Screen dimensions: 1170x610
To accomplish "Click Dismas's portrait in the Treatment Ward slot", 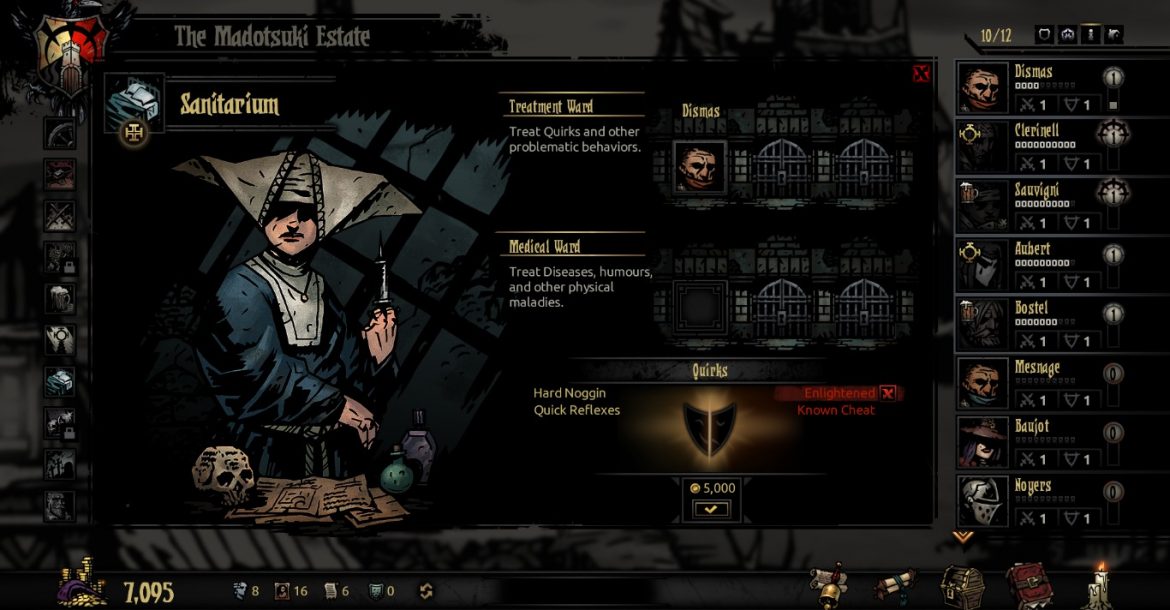I will tap(700, 166).
